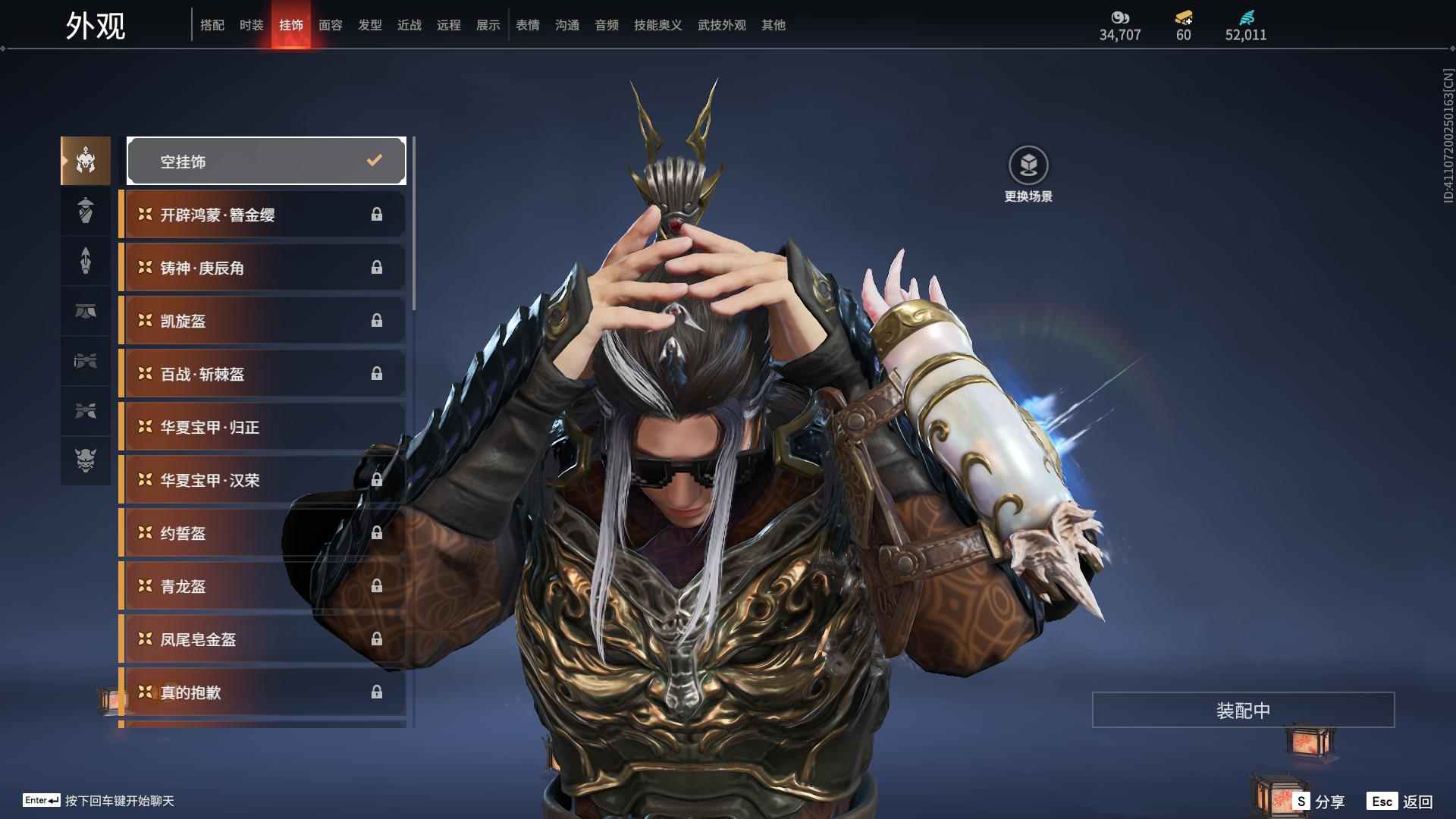Select the 华夏宝甲·归正 entry
This screenshot has height=819, width=1456.
coord(262,427)
